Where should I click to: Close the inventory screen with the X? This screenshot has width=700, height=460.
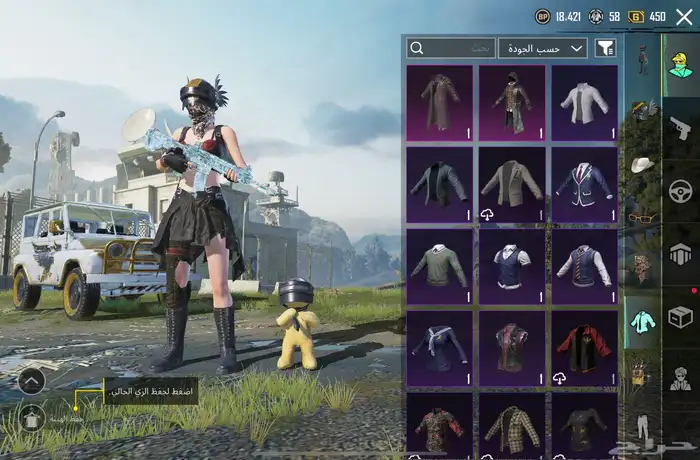[x=684, y=17]
